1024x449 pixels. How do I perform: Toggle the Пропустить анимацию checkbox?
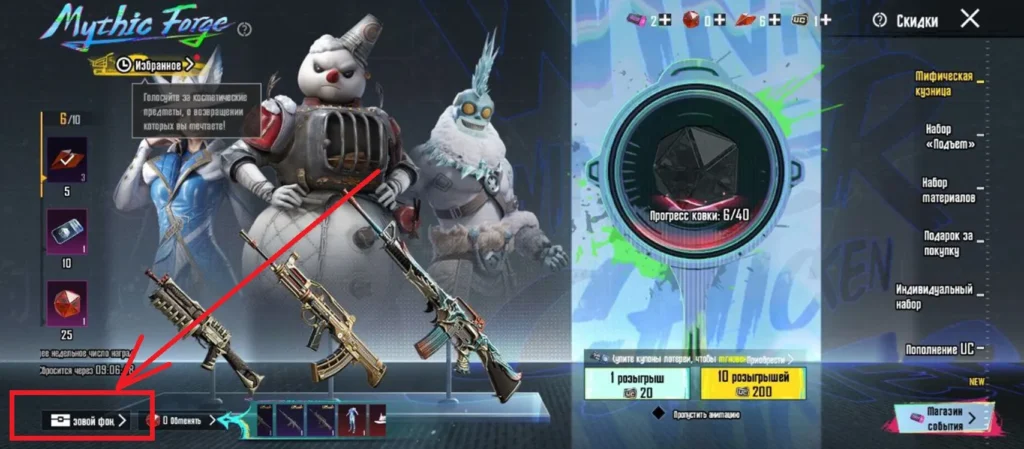coord(658,413)
